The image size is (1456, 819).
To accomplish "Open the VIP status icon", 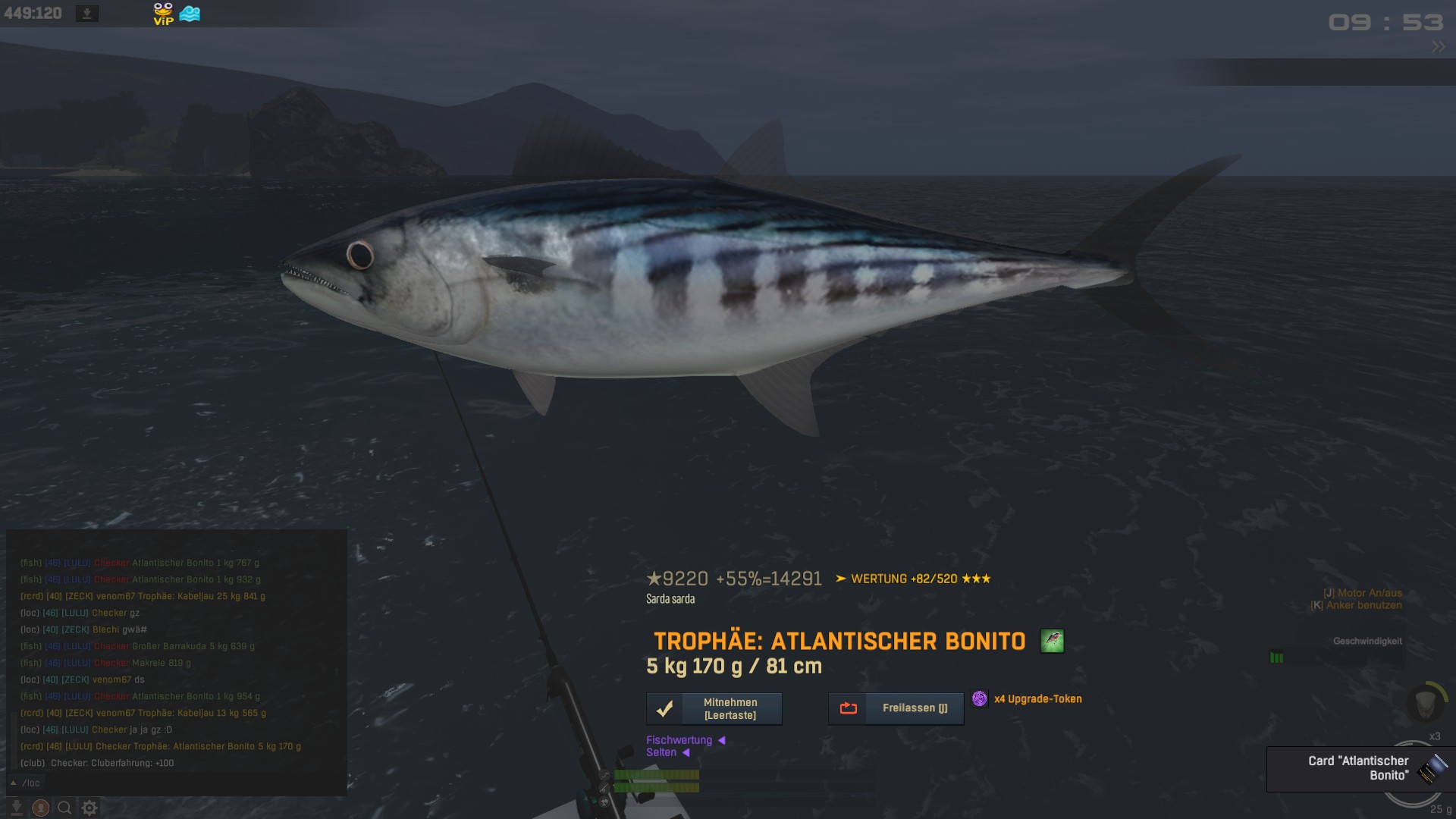I will click(163, 14).
